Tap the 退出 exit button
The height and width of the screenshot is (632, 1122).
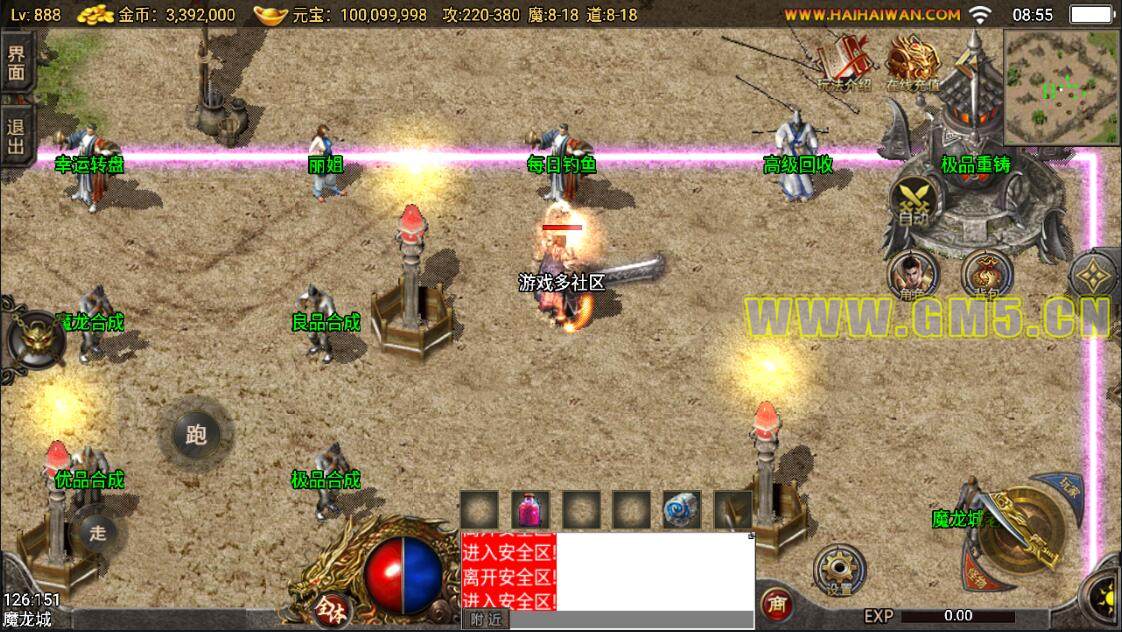click(17, 137)
